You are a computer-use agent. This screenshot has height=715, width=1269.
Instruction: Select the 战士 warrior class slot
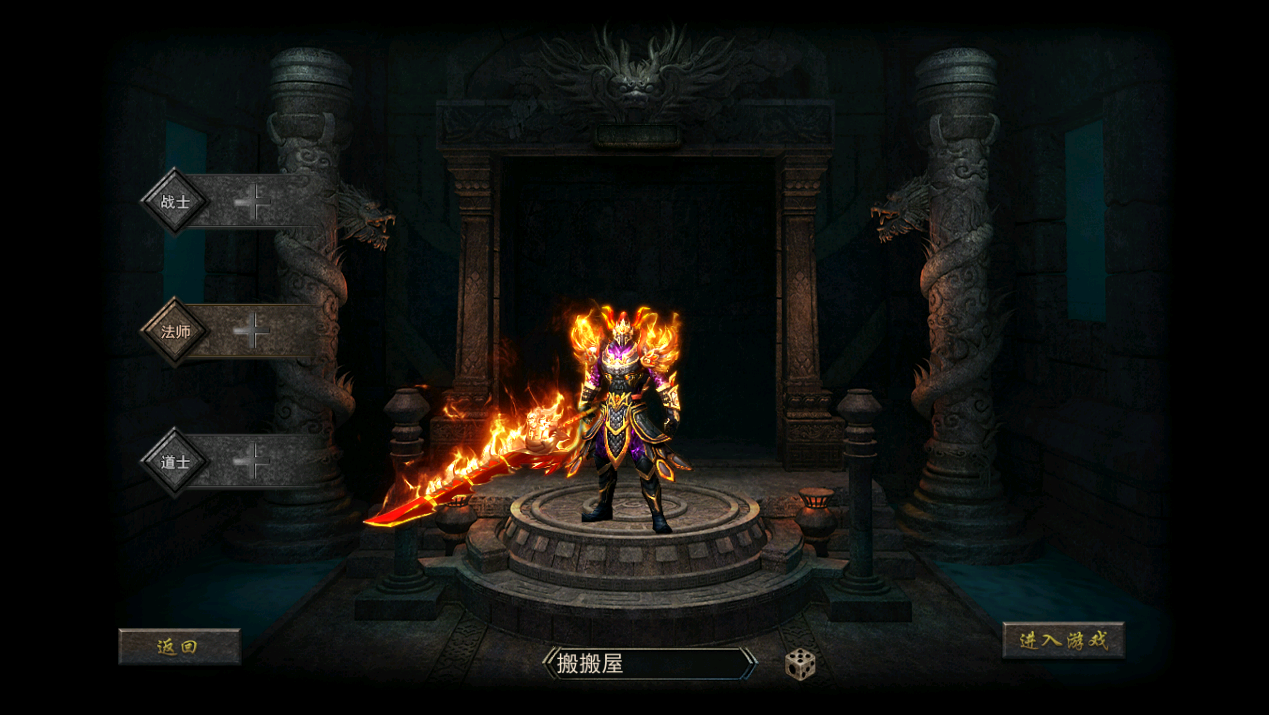235,202
